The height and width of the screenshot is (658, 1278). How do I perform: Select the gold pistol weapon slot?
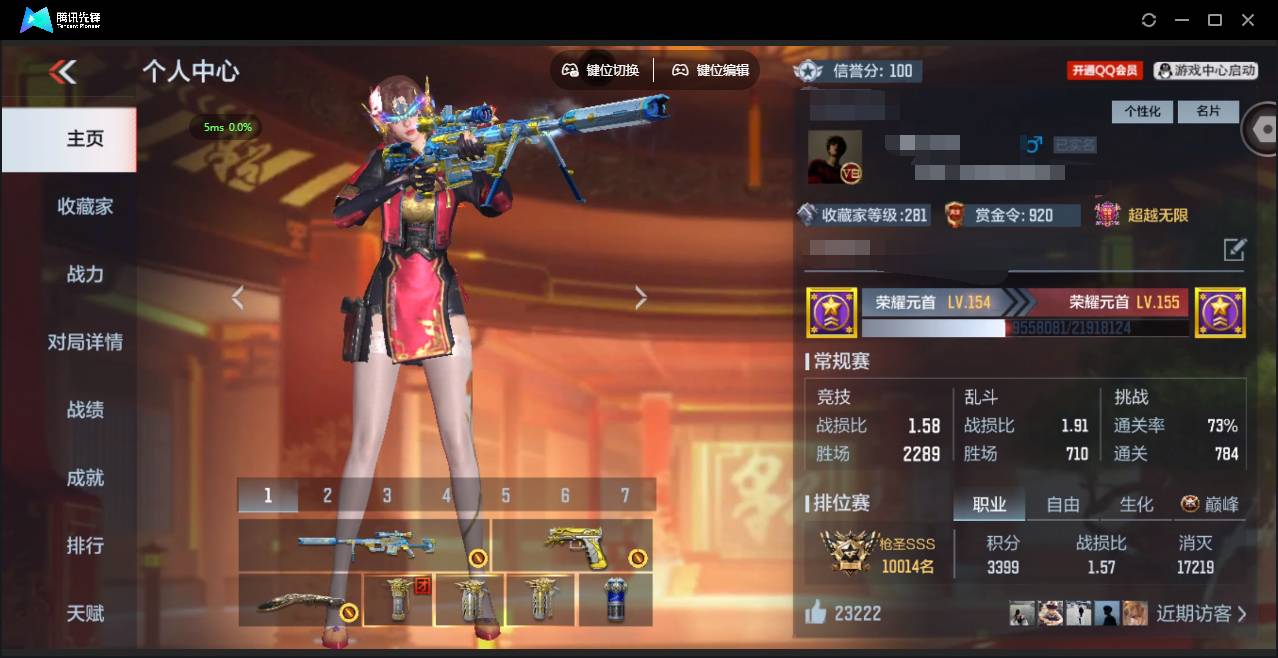574,543
